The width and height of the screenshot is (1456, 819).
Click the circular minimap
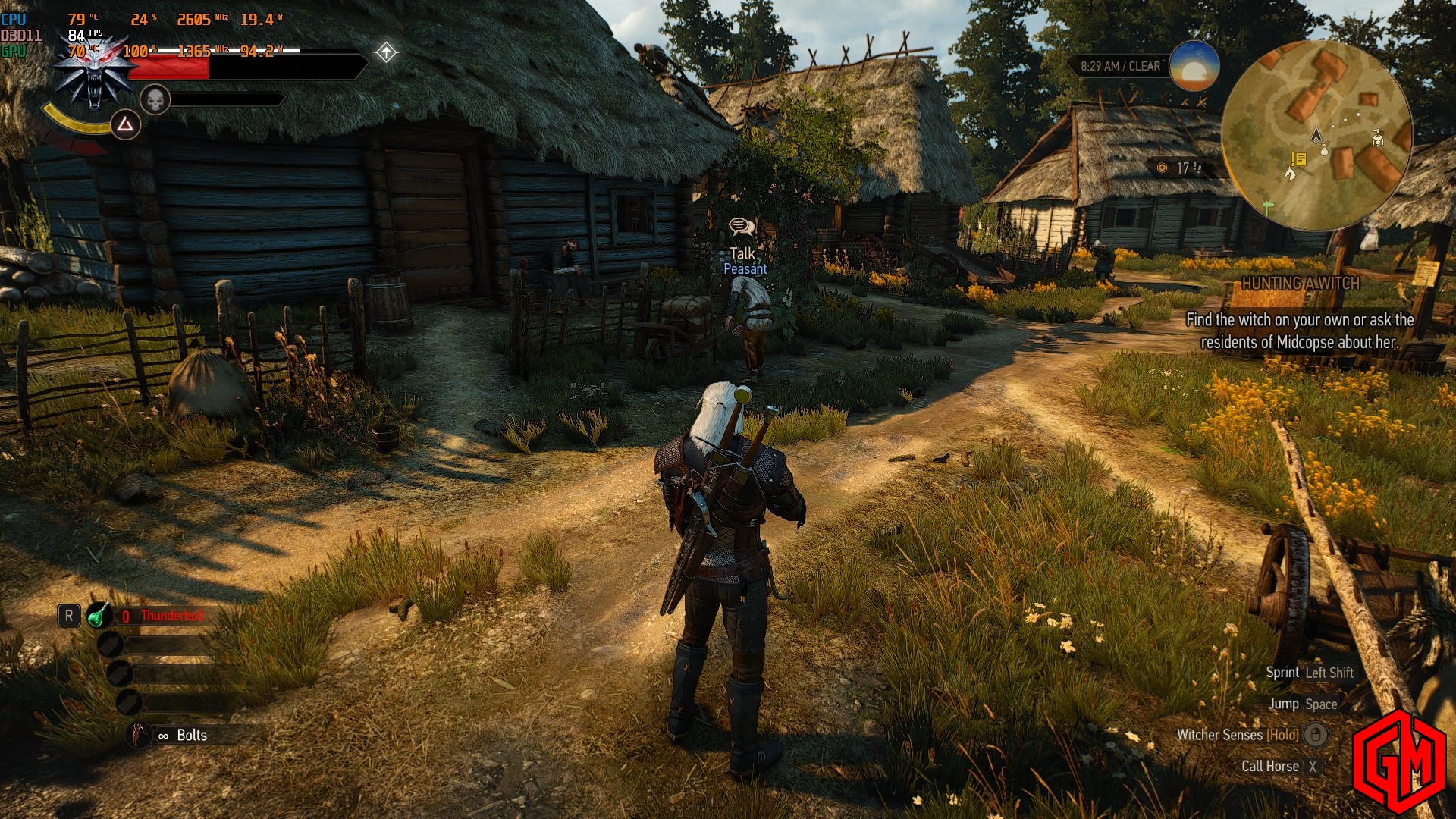coord(1316,136)
